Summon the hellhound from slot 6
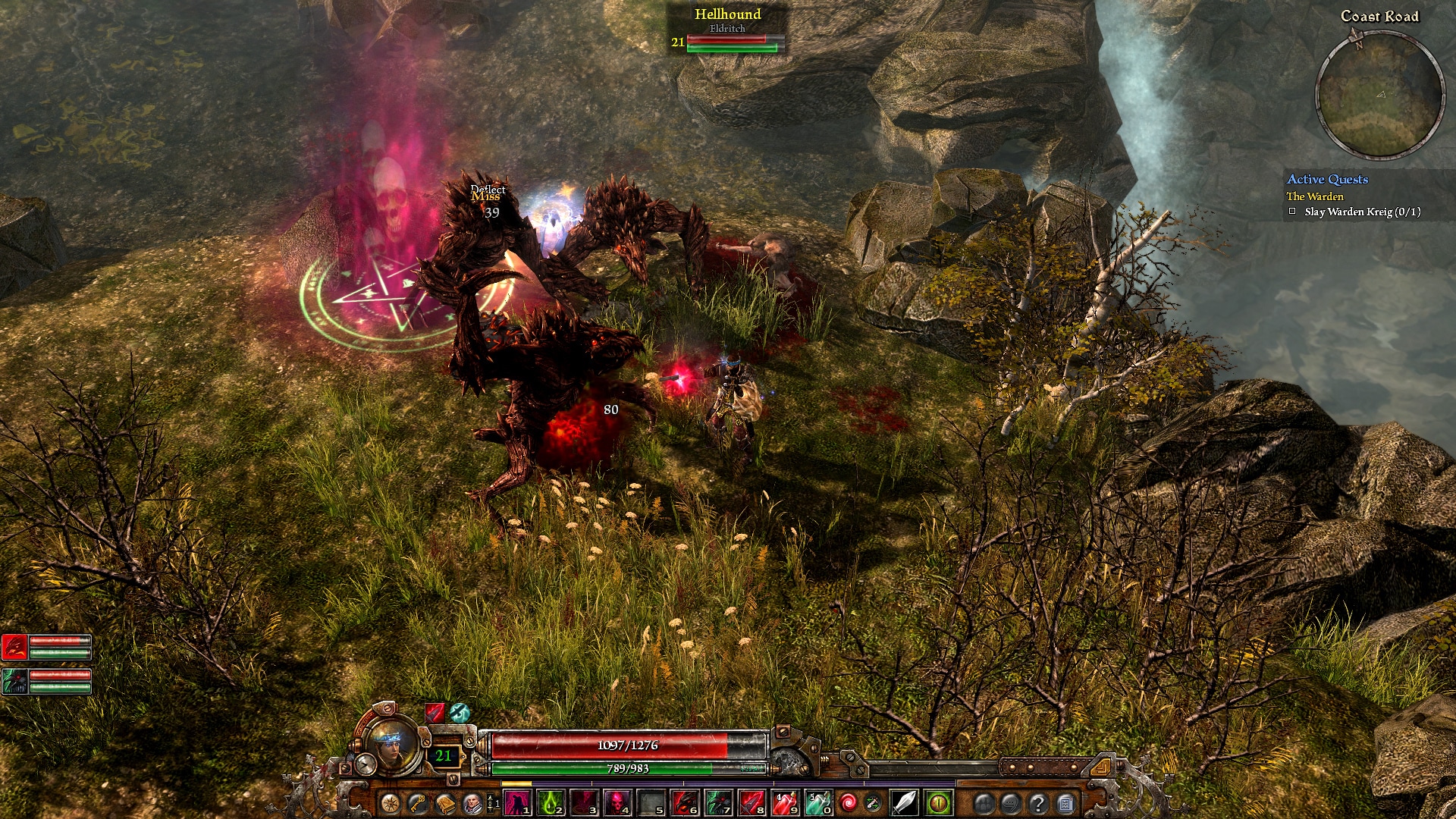The image size is (1456, 819). tap(685, 802)
